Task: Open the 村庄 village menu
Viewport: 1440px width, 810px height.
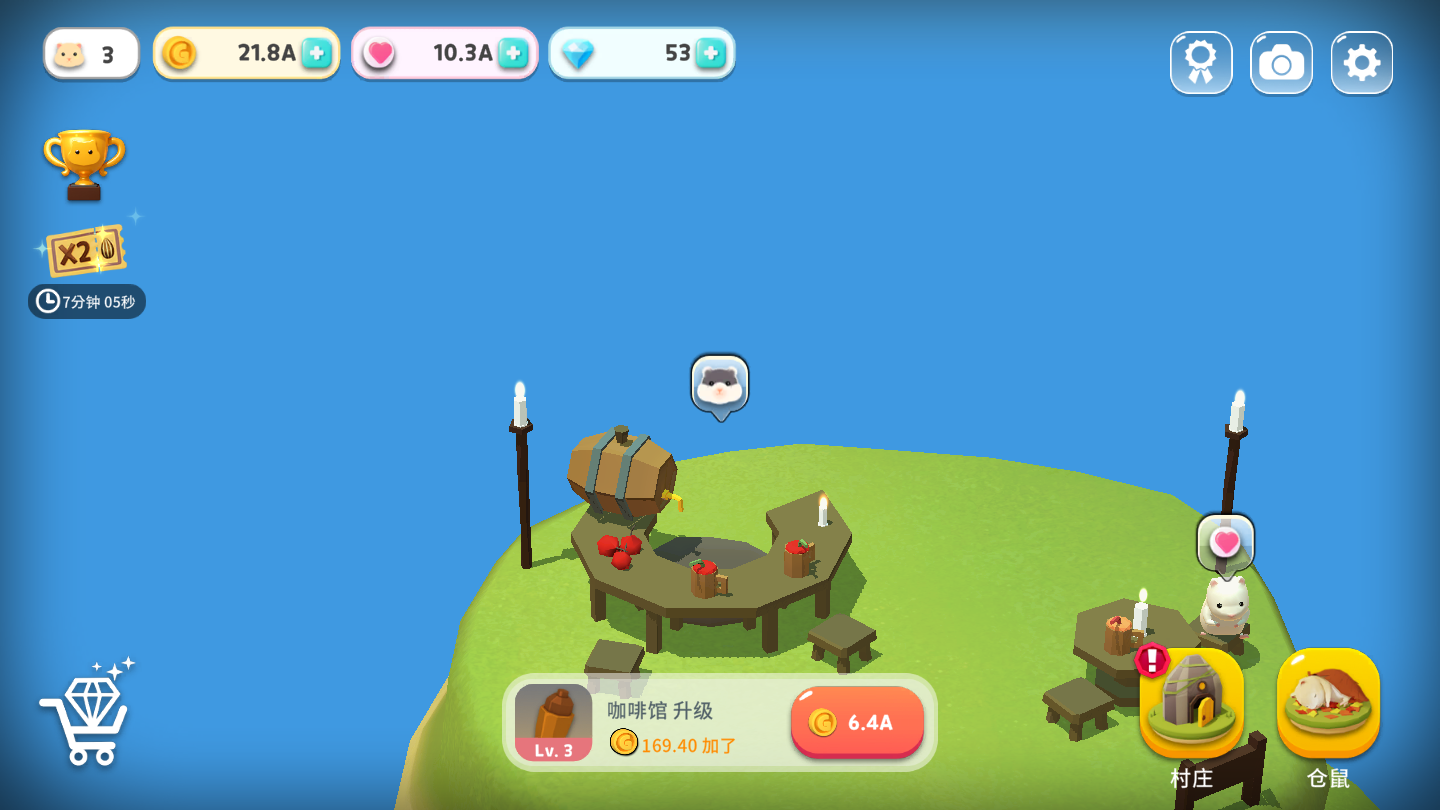Action: point(1191,704)
